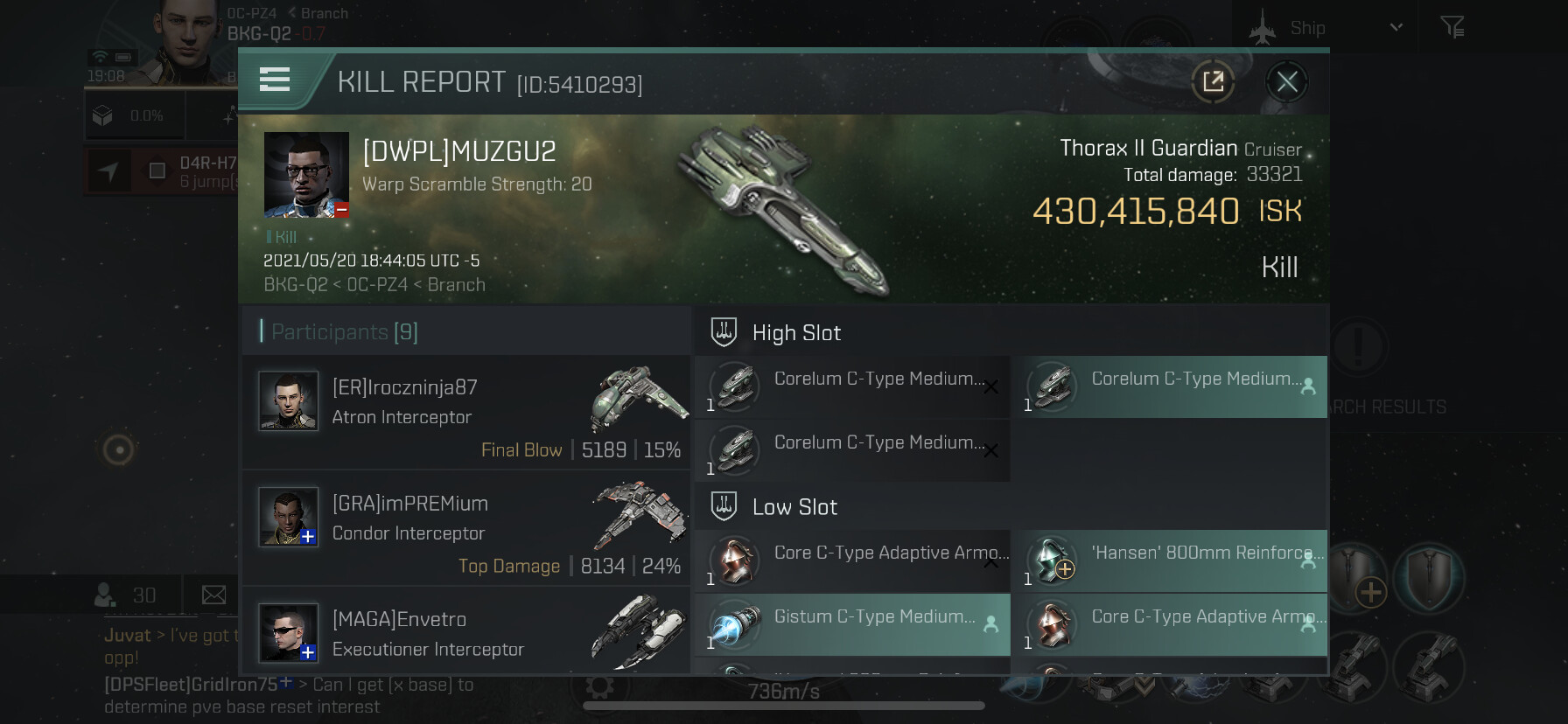Image resolution: width=1568 pixels, height=724 pixels.
Task: Close the Kill Report window
Action: coord(1286,82)
